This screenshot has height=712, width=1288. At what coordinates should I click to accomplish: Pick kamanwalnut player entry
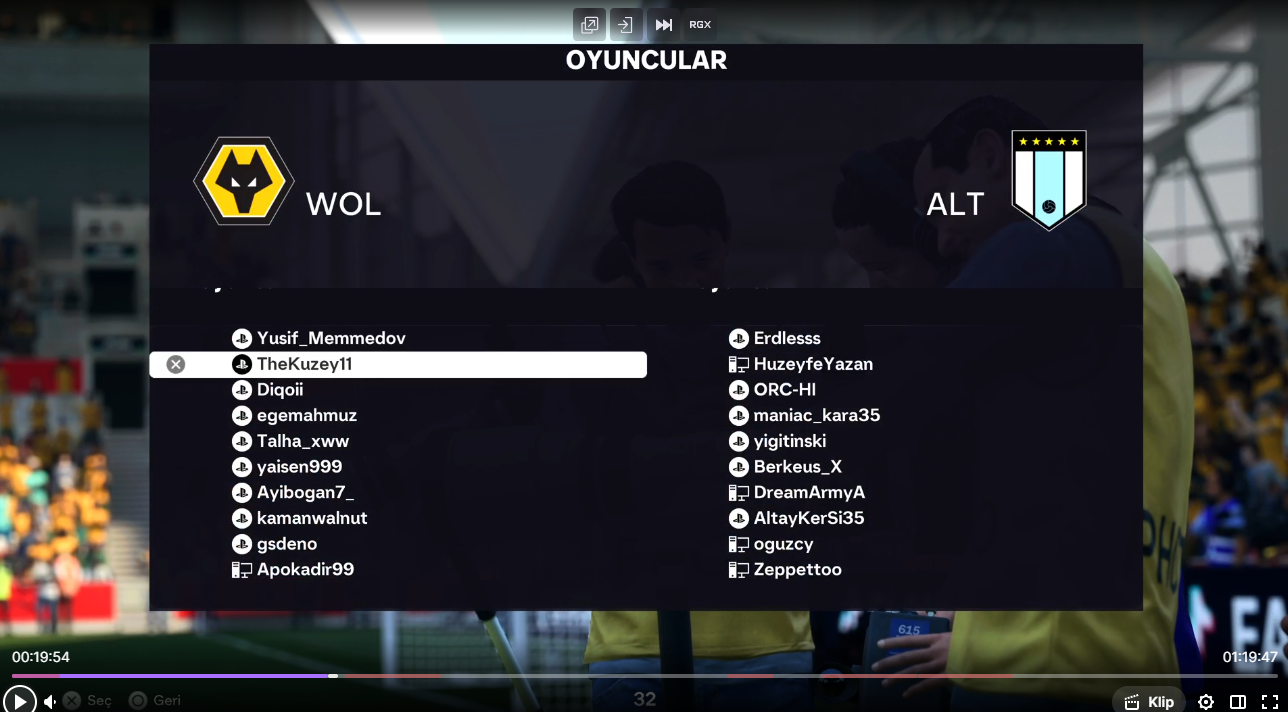tap(311, 519)
